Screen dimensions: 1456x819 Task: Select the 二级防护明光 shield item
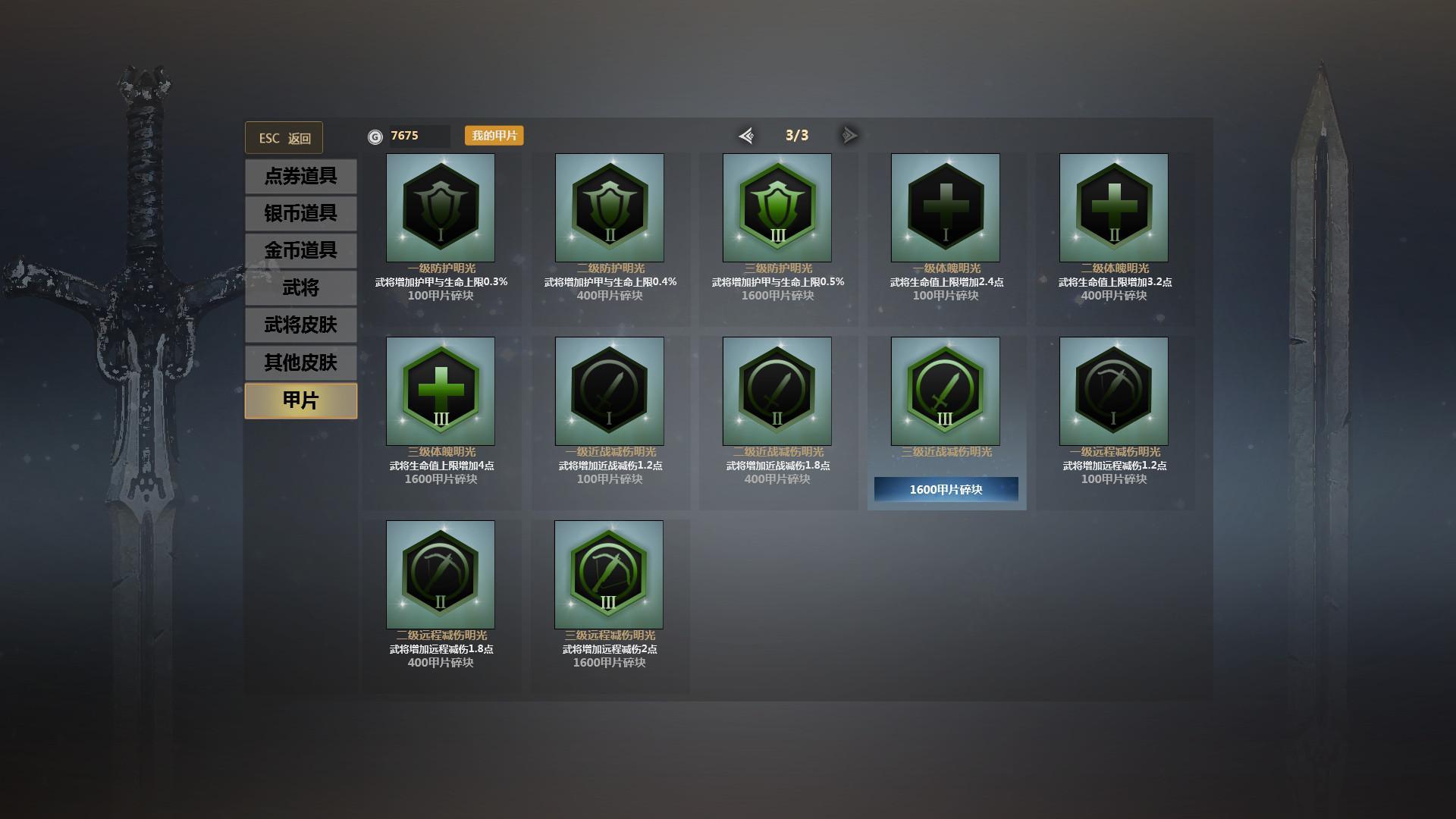tap(610, 208)
